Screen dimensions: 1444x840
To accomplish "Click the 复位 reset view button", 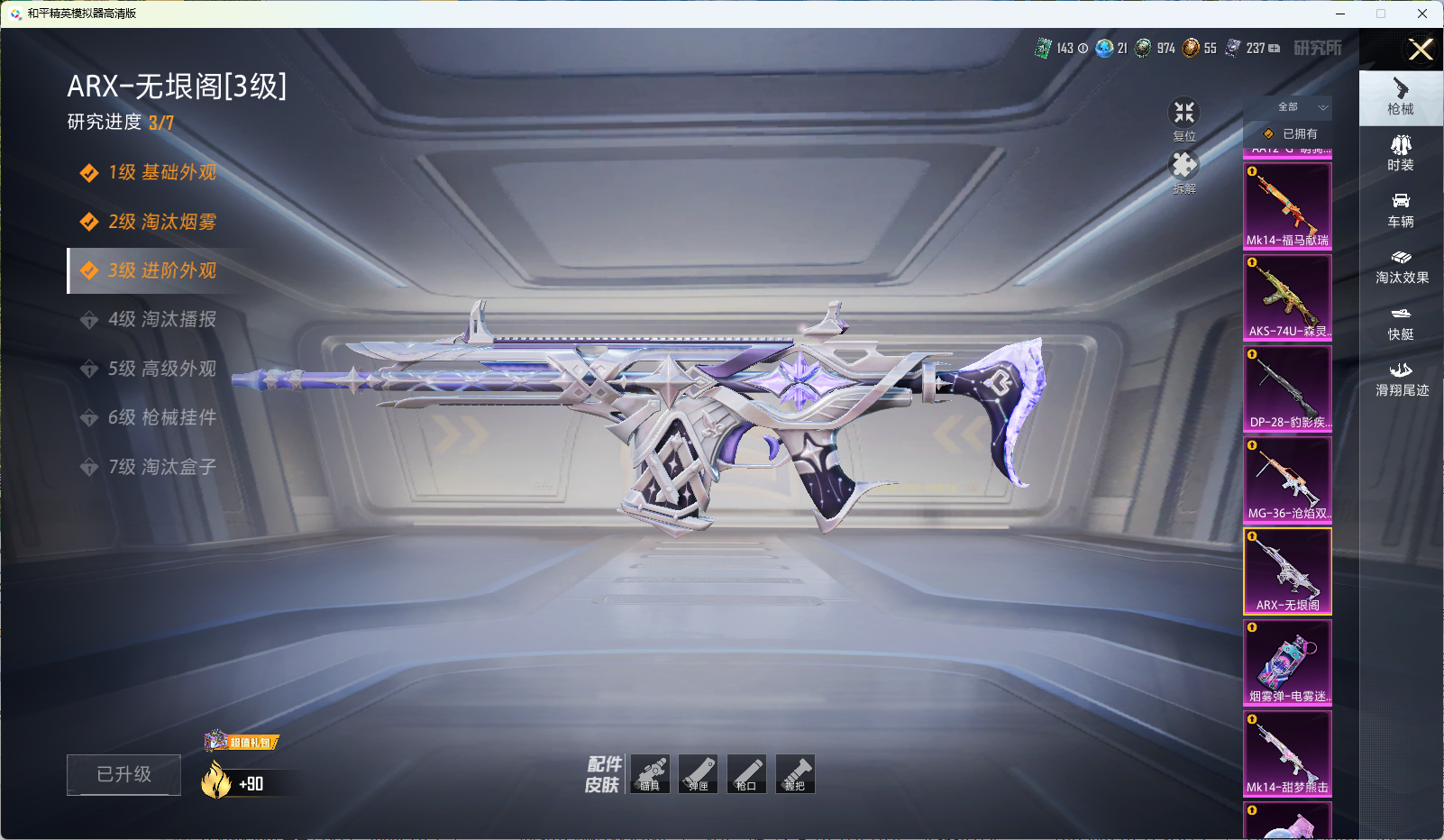I will pos(1184,118).
